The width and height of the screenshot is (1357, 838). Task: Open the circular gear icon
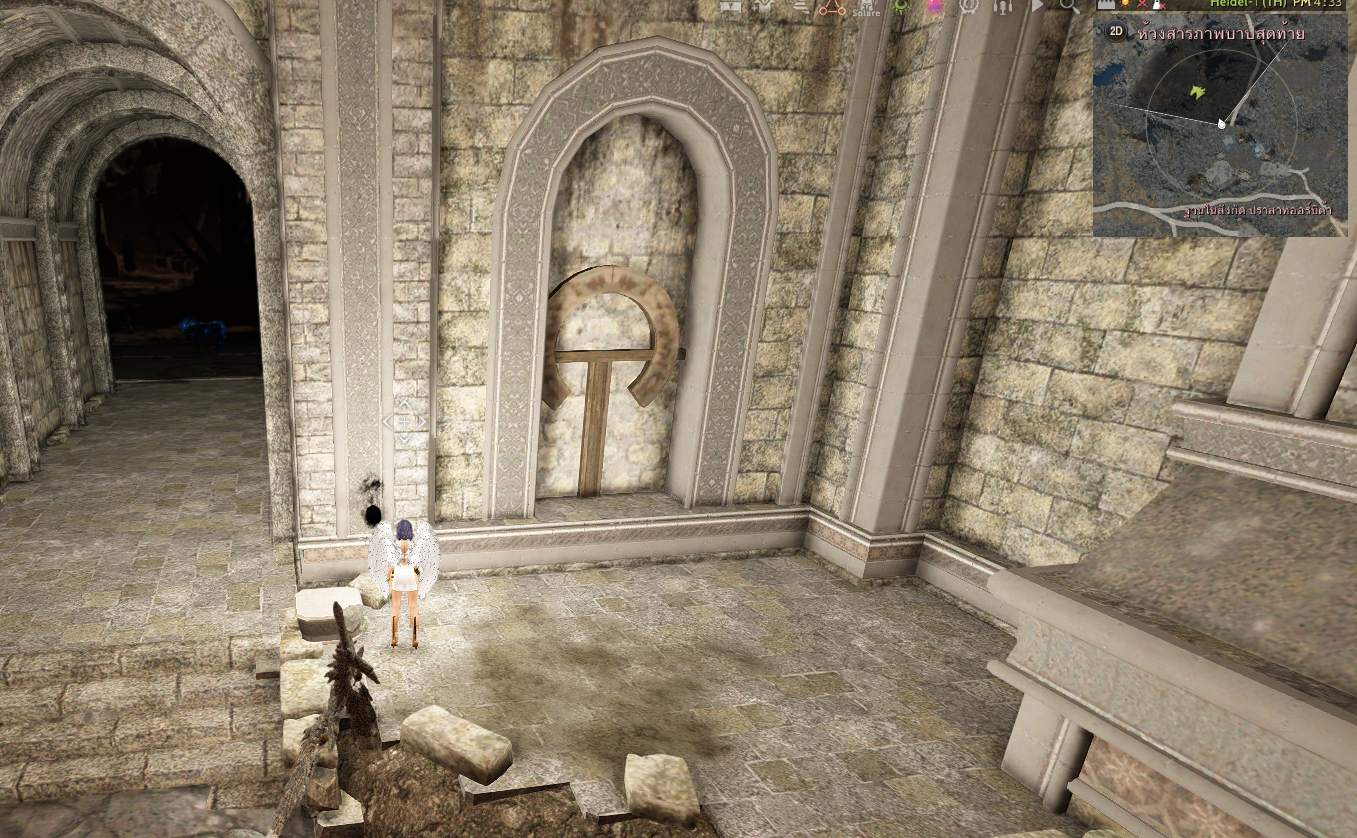[x=968, y=6]
